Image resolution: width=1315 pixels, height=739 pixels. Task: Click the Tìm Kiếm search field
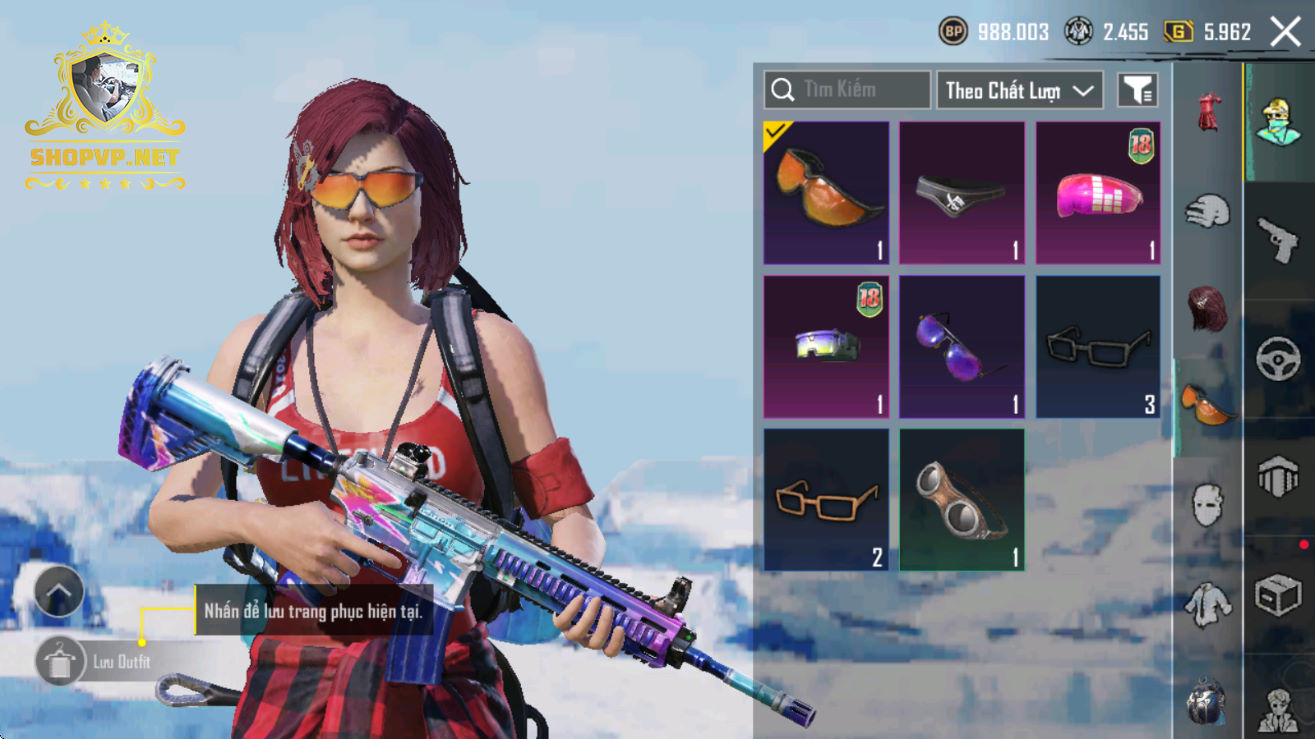848,90
